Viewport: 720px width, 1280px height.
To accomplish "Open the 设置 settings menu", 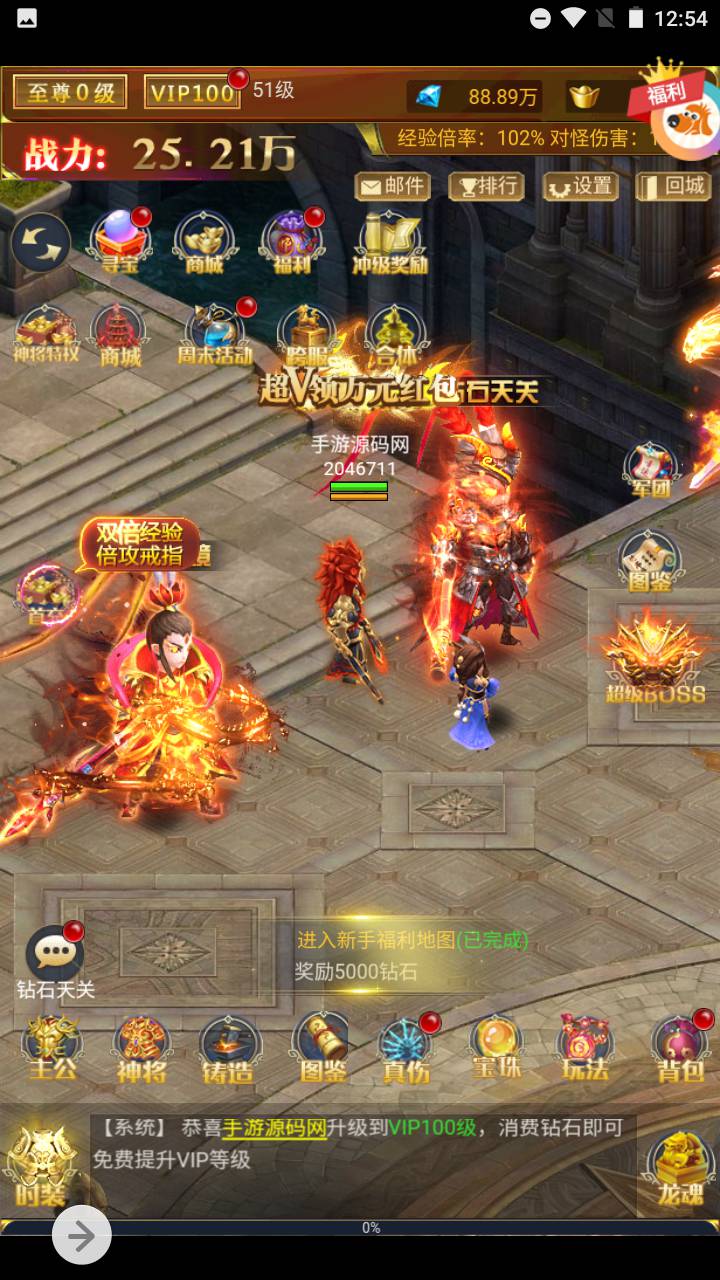I will 581,186.
